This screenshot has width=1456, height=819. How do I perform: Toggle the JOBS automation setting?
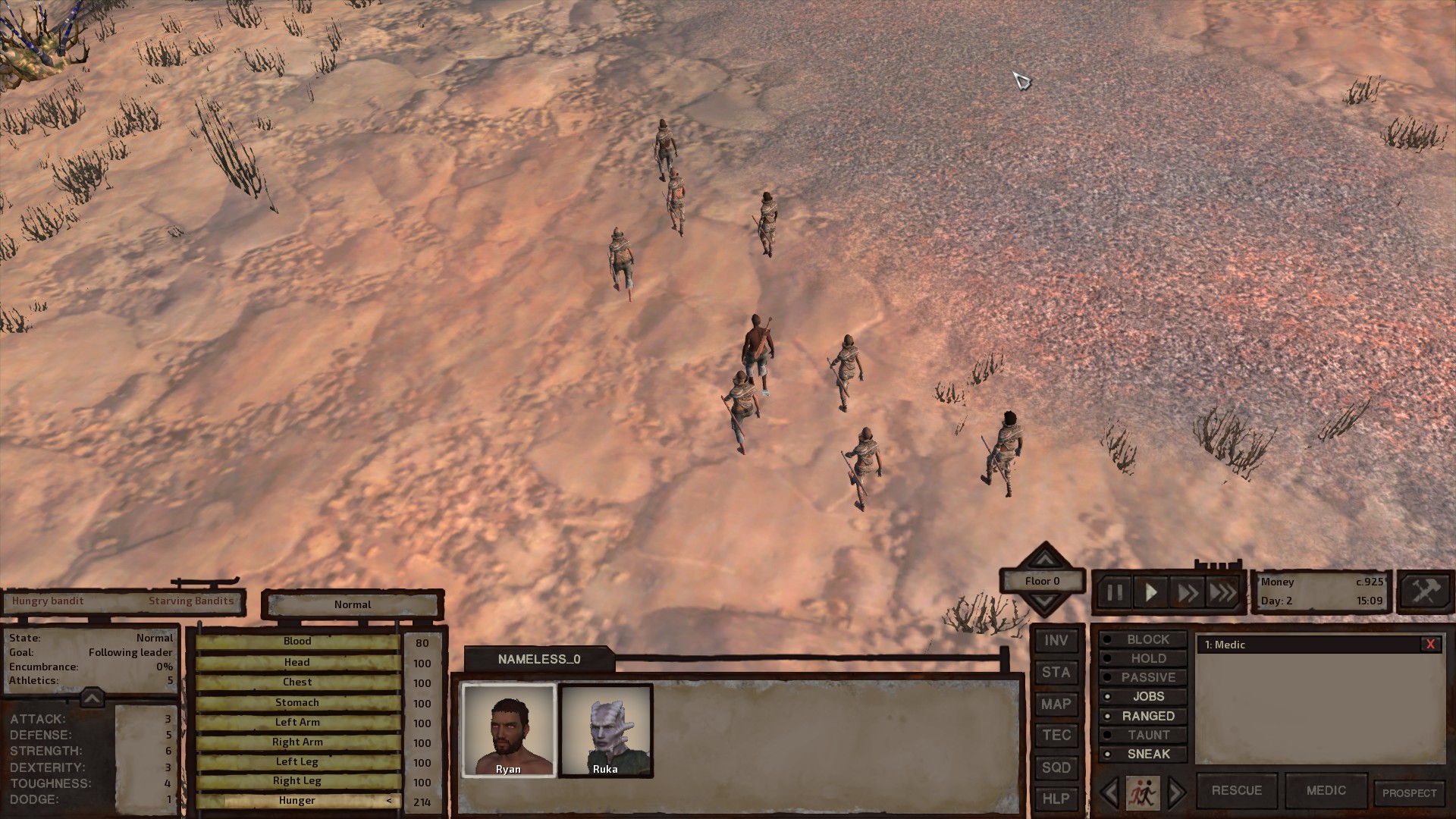pos(1145,696)
